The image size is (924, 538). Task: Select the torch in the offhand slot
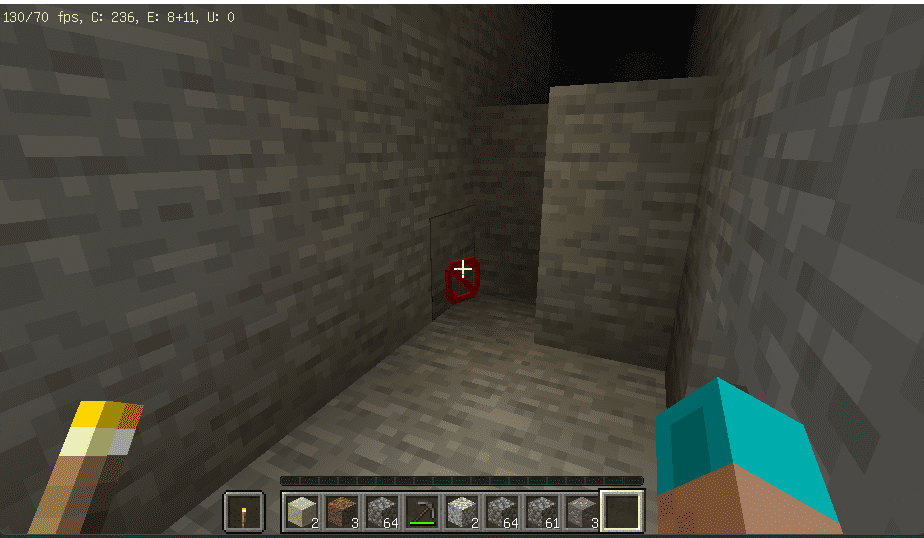244,512
